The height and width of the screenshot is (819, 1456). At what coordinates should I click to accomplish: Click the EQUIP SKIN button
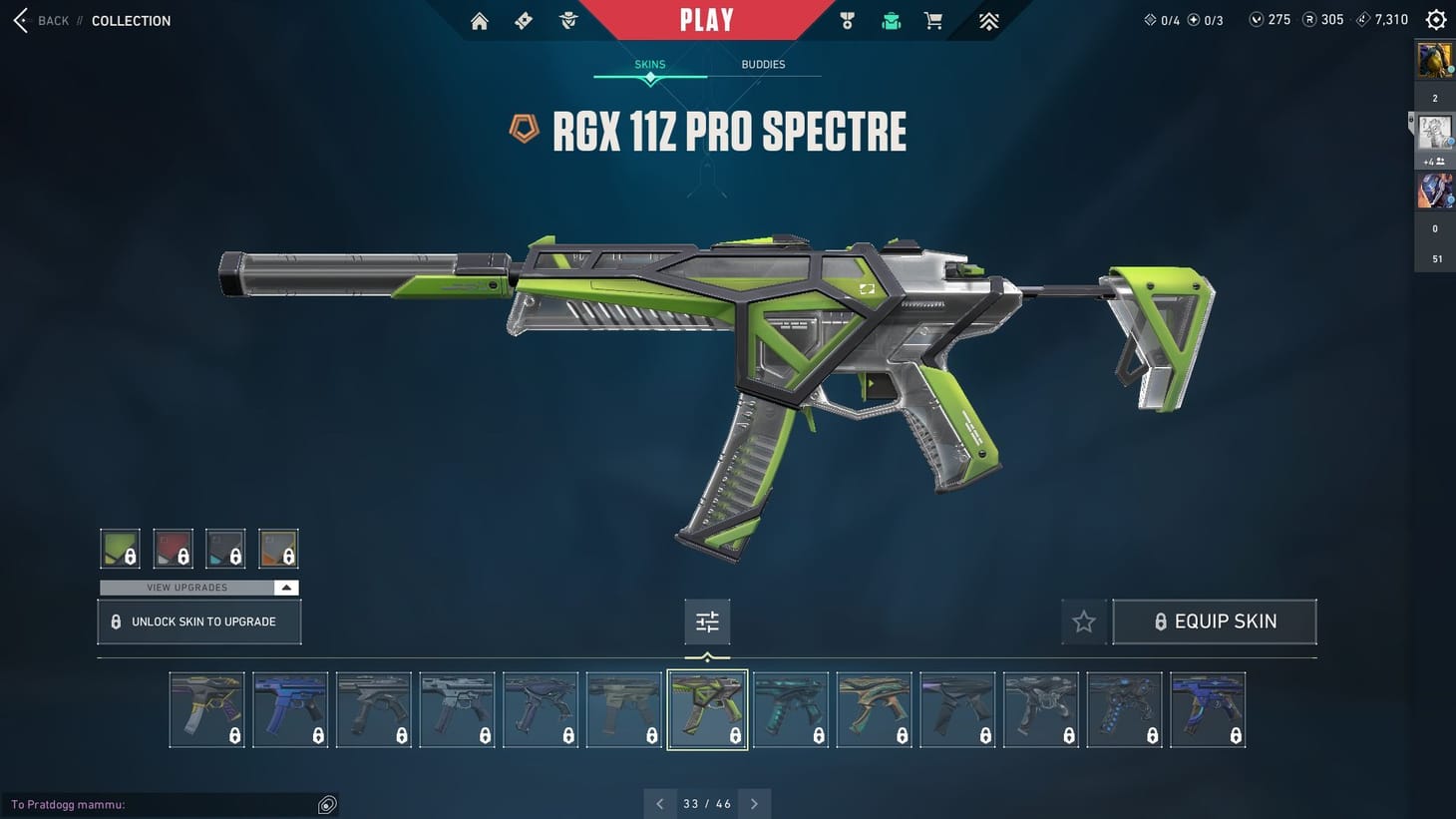[x=1215, y=620]
